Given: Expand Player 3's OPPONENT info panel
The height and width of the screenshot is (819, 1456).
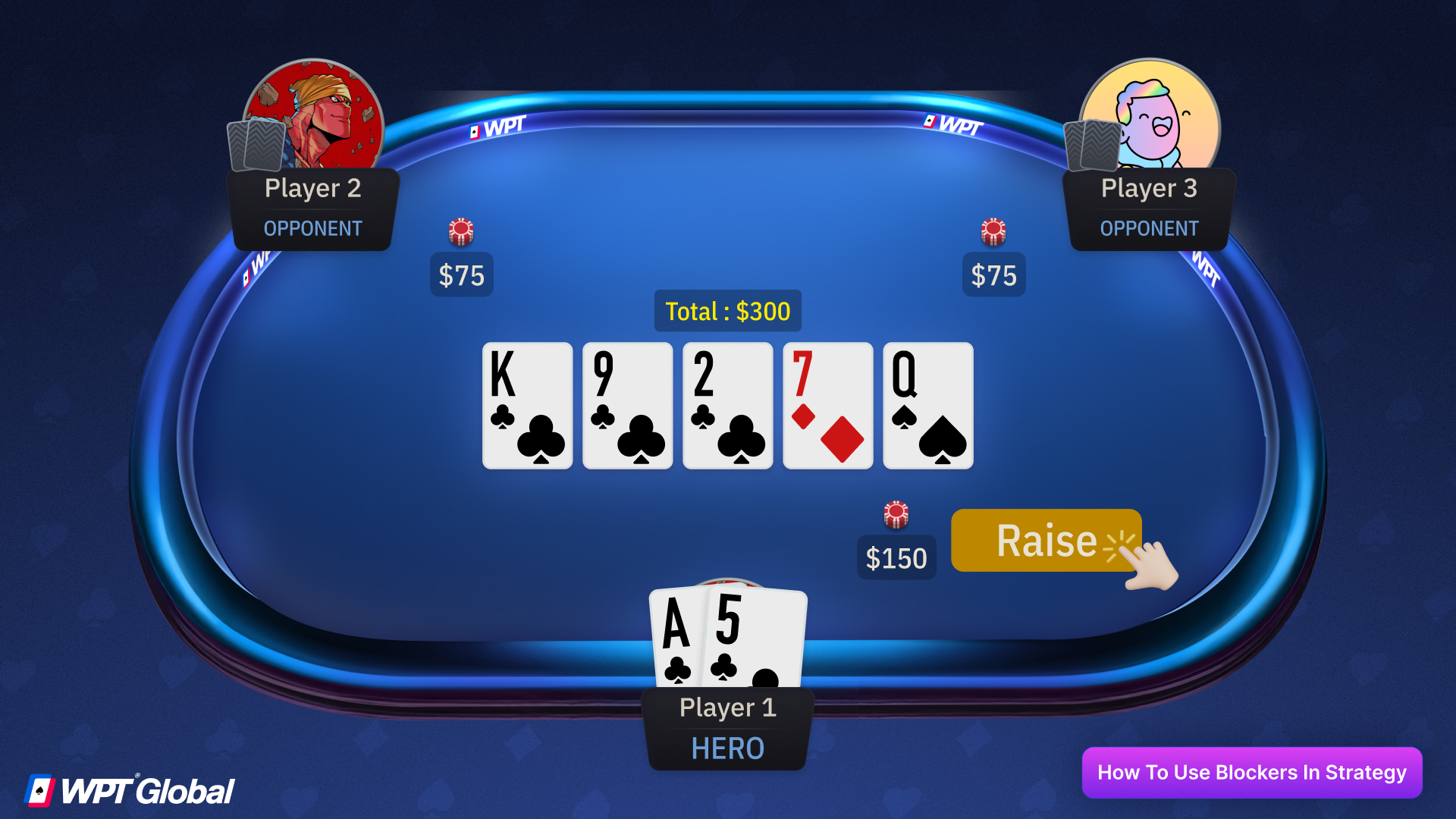Looking at the screenshot, I should pos(1149,228).
